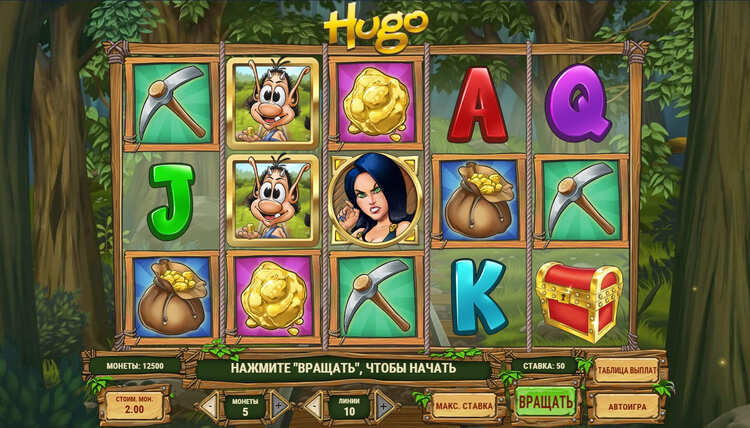Image resolution: width=750 pixels, height=428 pixels.
Task: Decrease the number of lines (ЛИНИИ)
Action: (x=312, y=405)
